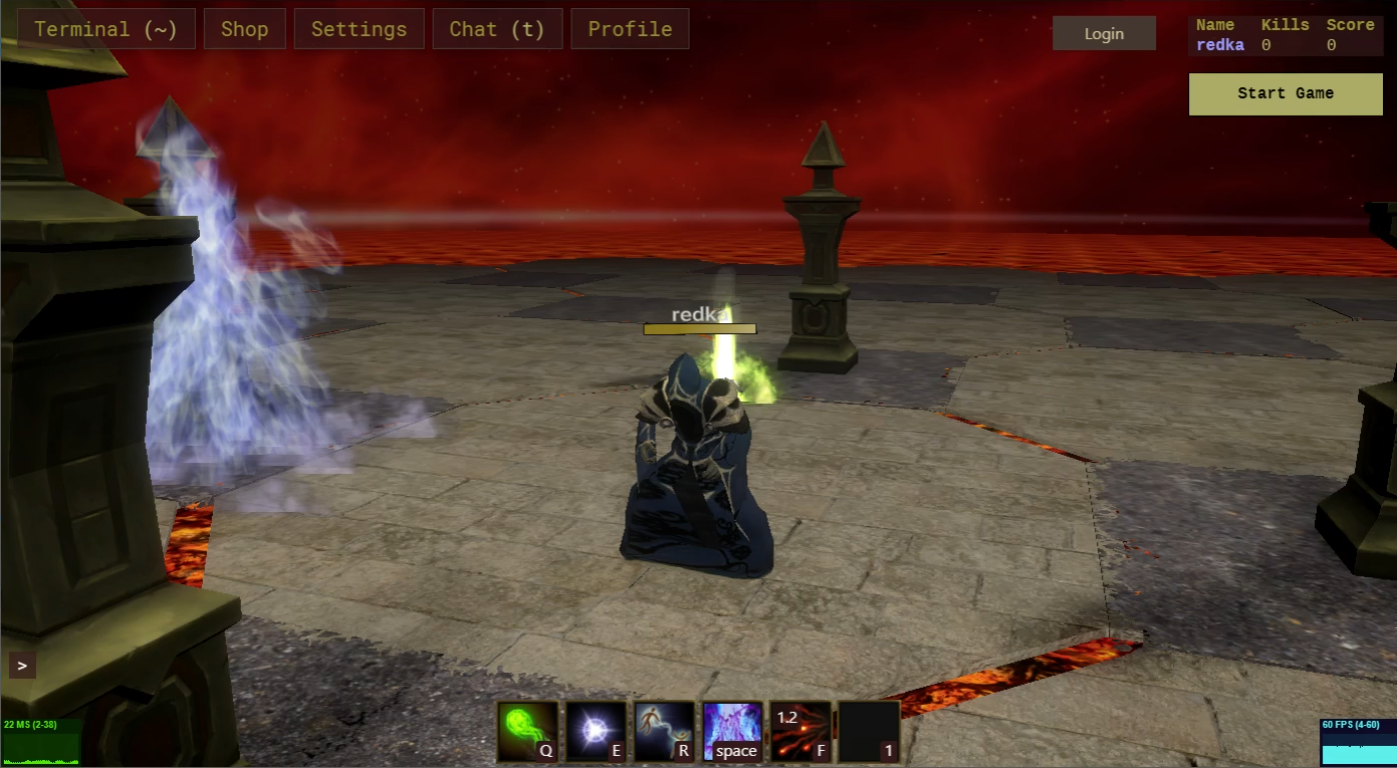
Task: Open the Settings menu
Action: tap(359, 28)
